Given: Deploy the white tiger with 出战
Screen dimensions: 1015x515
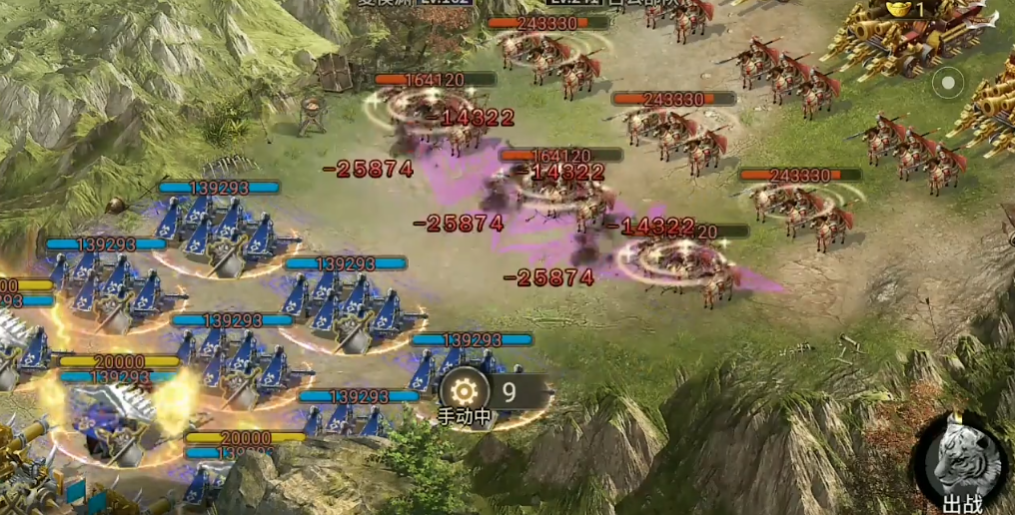Looking at the screenshot, I should point(961,463).
